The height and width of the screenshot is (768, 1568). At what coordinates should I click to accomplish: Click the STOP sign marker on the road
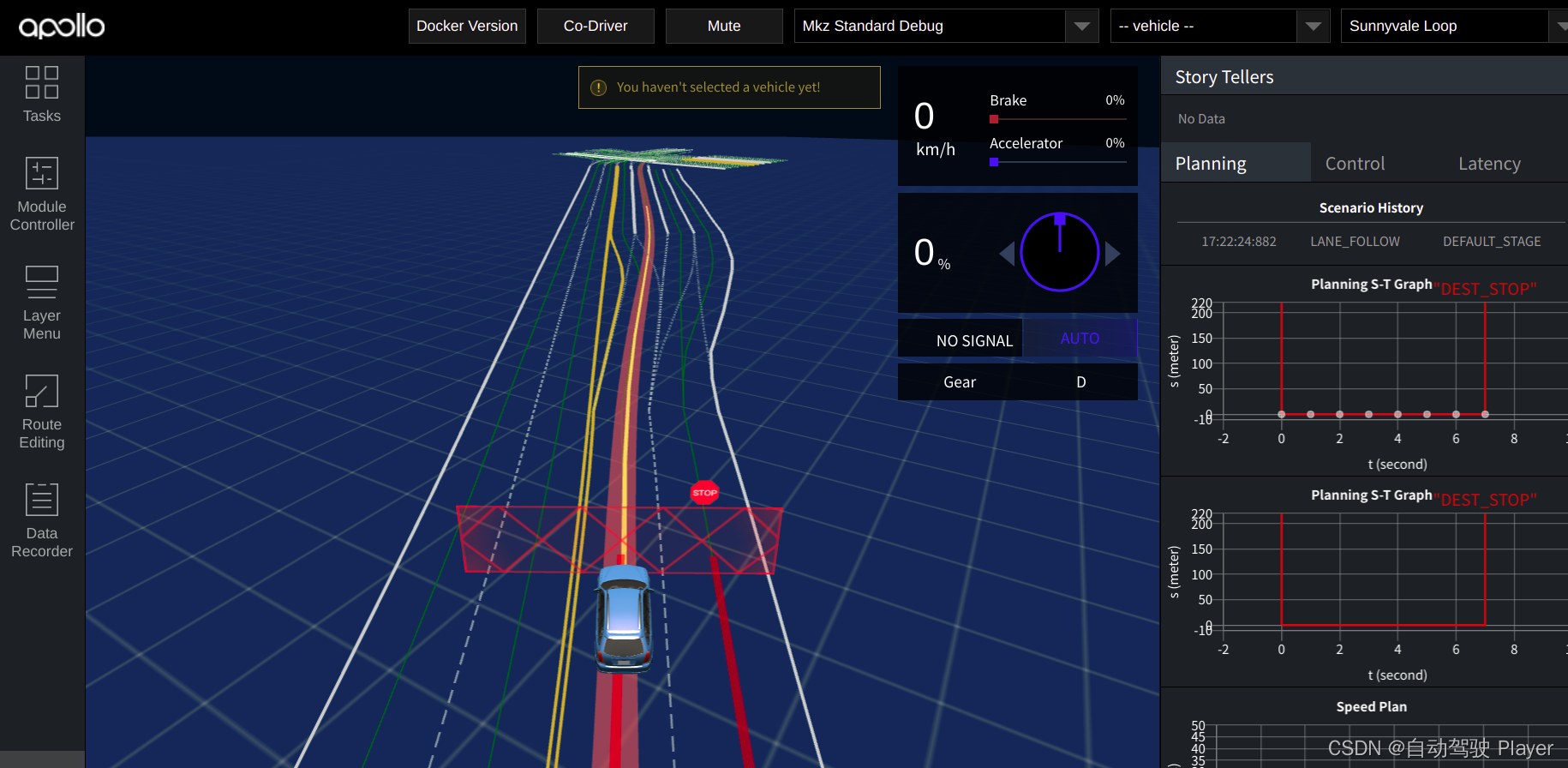[704, 492]
